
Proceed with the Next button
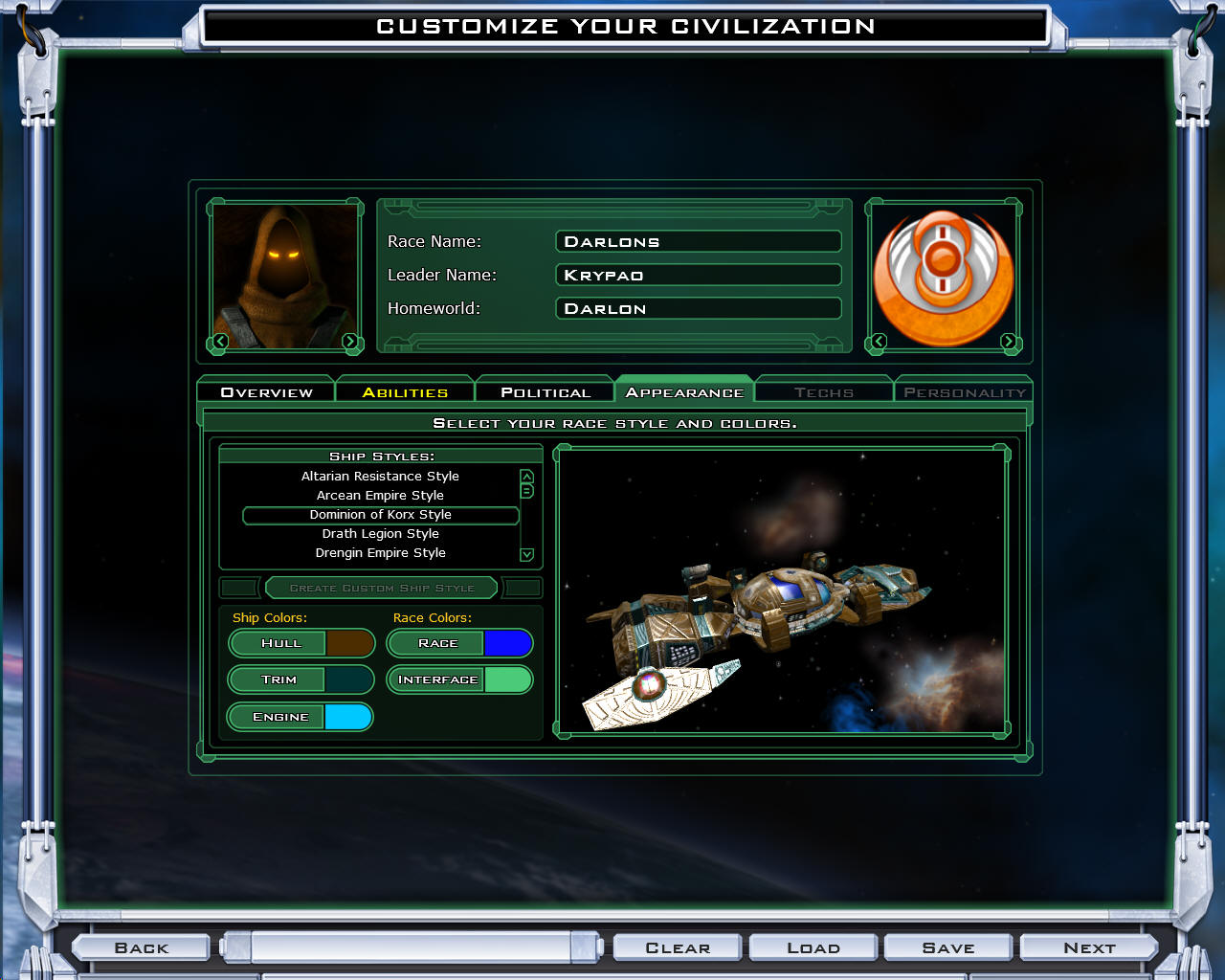click(1089, 947)
